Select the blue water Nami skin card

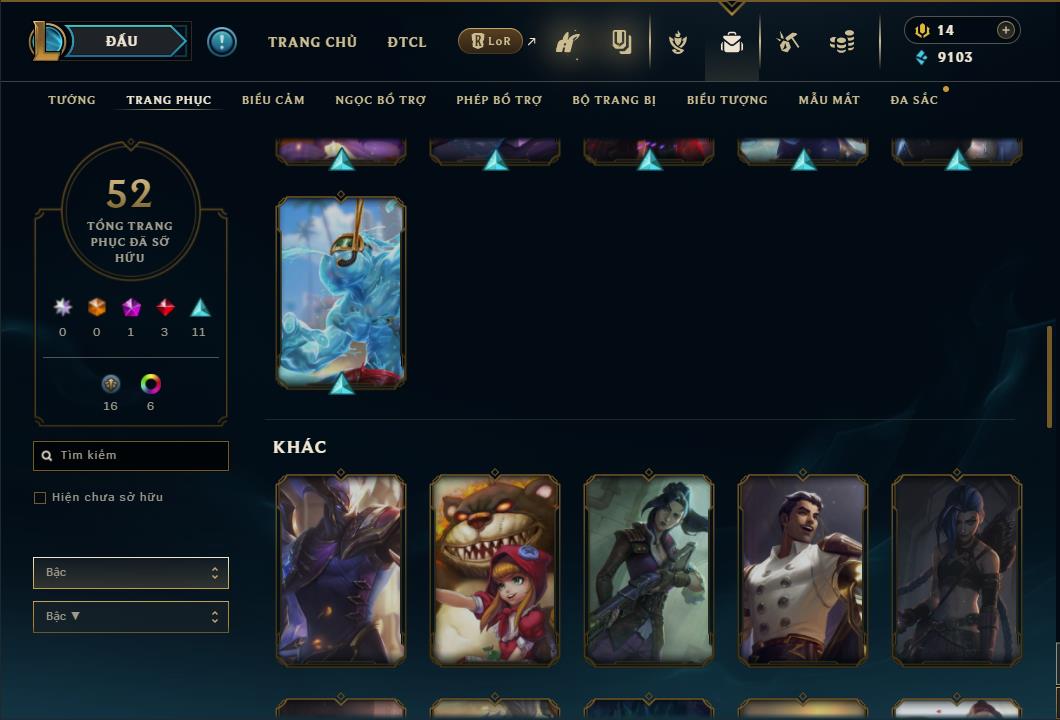[341, 292]
